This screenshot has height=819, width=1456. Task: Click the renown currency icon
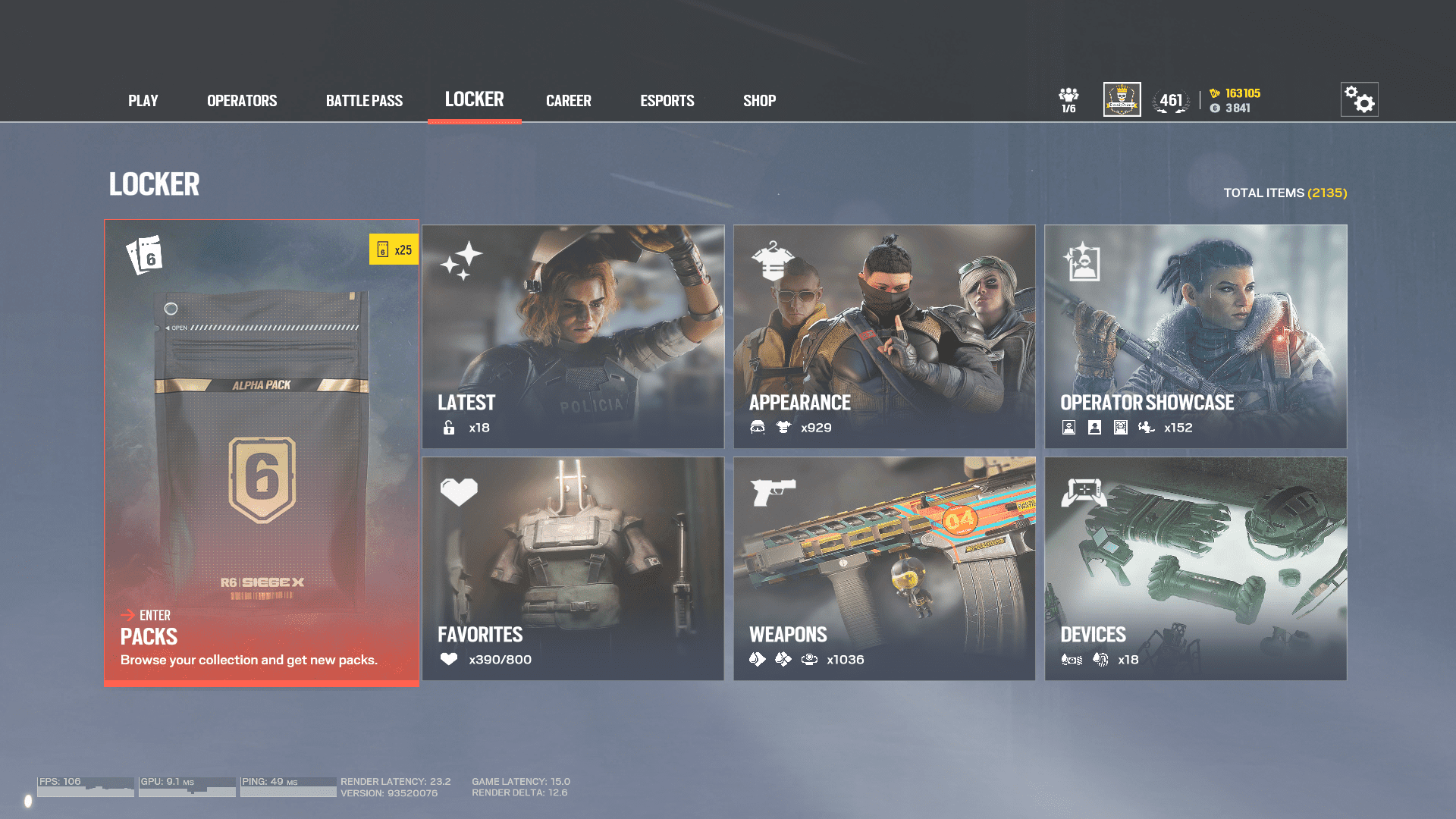1216,108
